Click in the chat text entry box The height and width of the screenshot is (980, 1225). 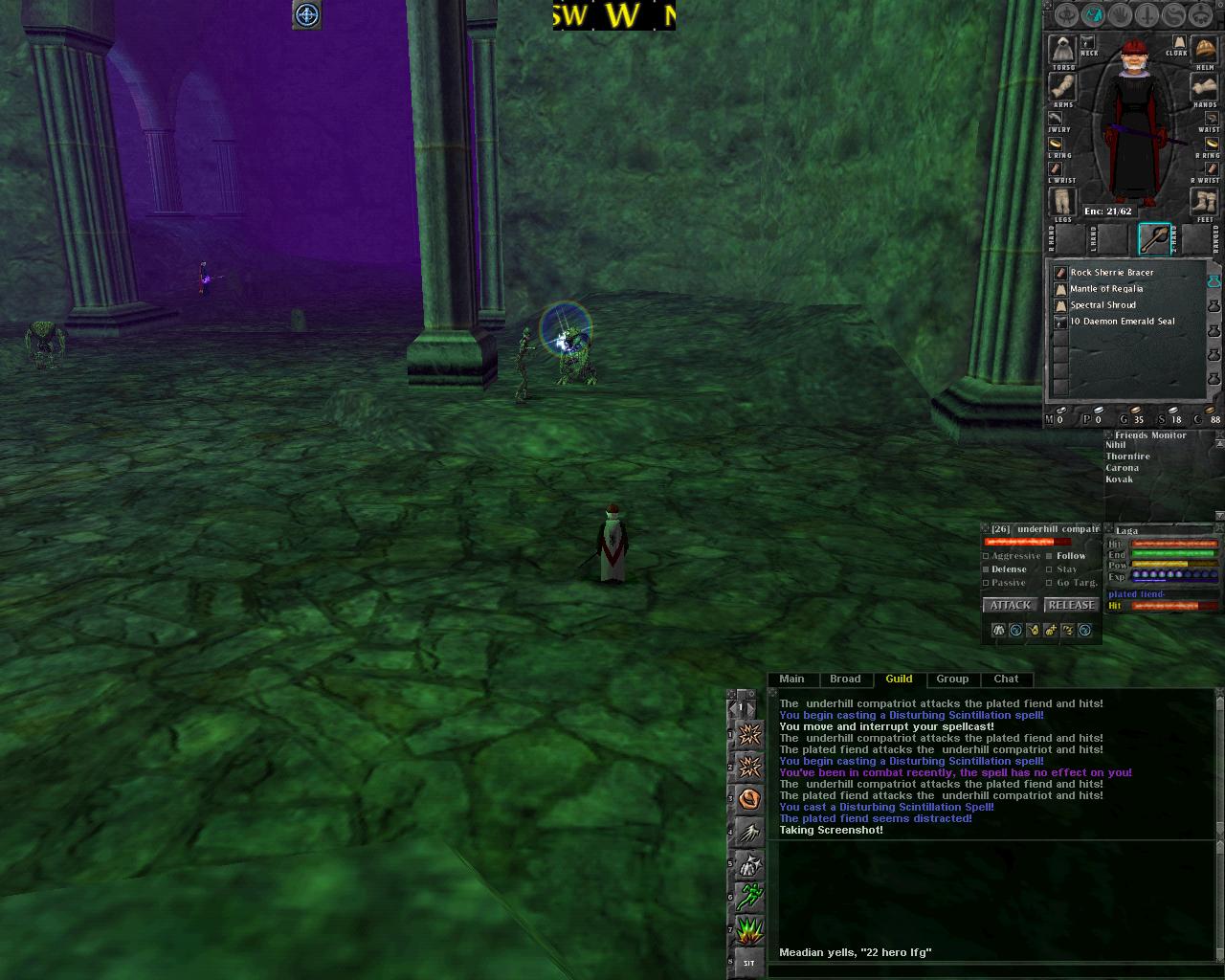[986, 970]
